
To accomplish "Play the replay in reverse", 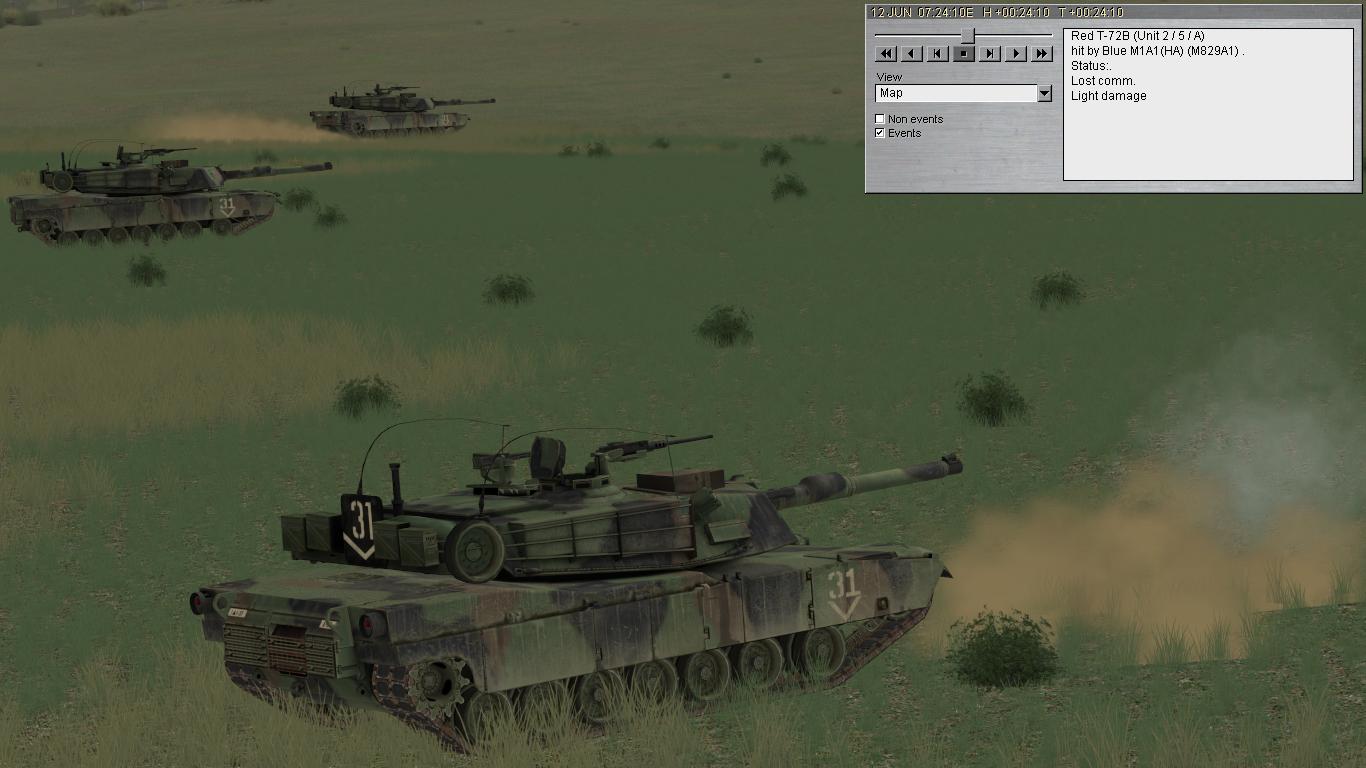I will pos(912,53).
